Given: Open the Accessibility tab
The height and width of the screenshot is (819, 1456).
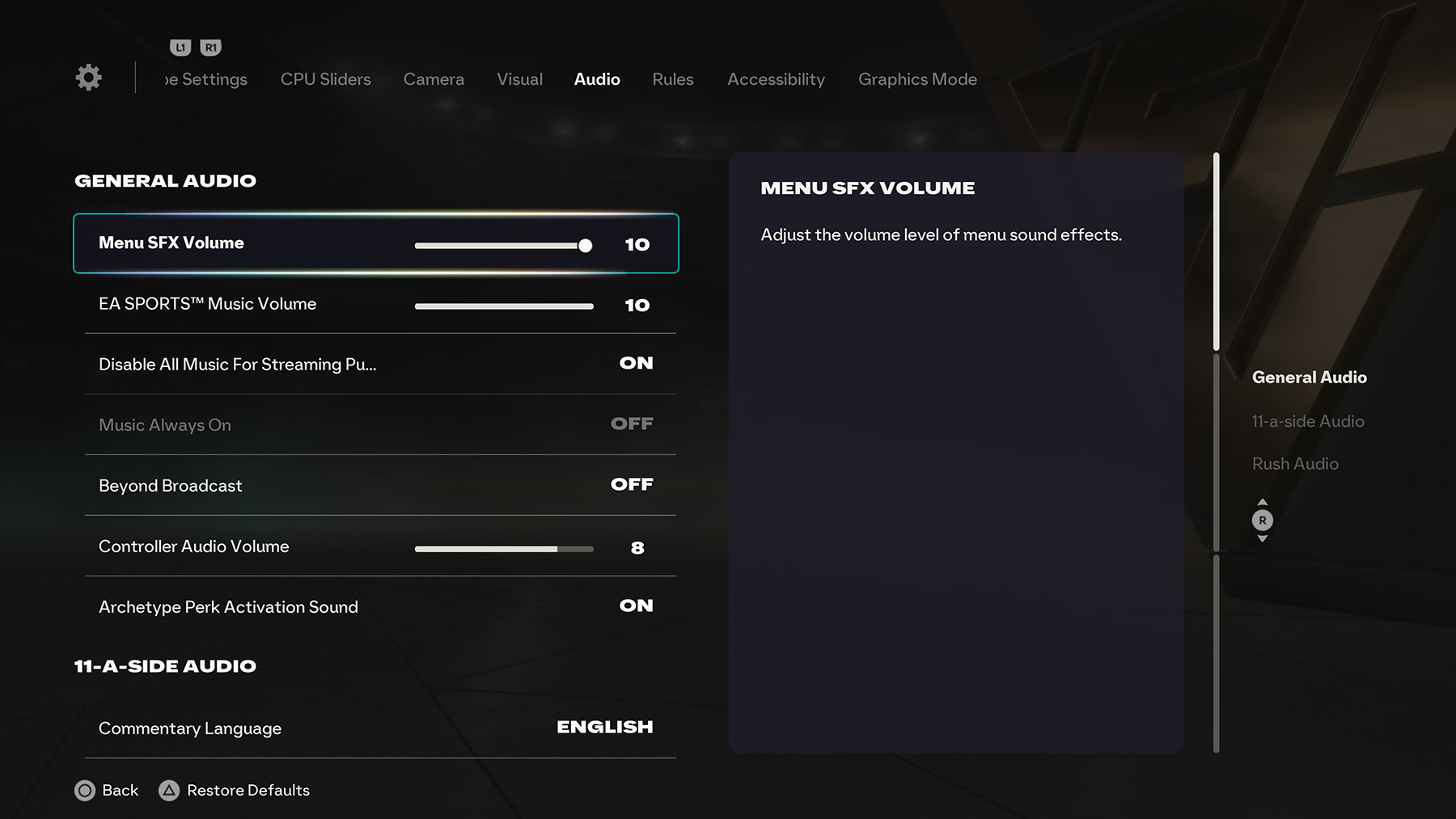Looking at the screenshot, I should [776, 79].
